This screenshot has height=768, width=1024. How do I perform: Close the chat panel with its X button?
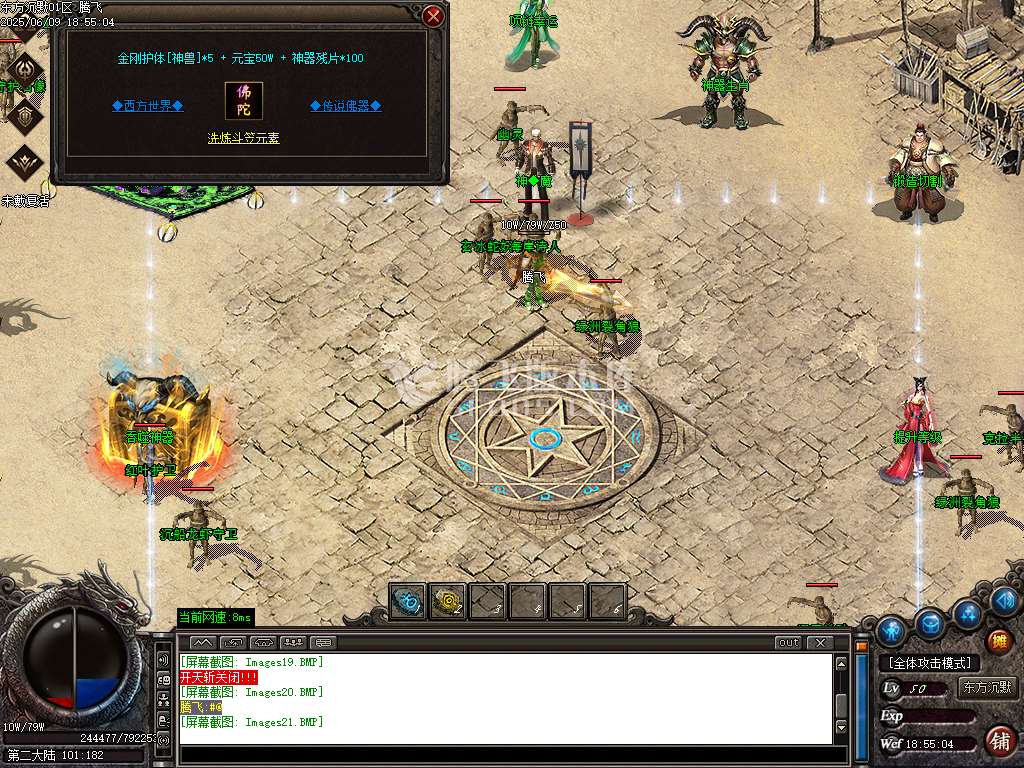820,642
